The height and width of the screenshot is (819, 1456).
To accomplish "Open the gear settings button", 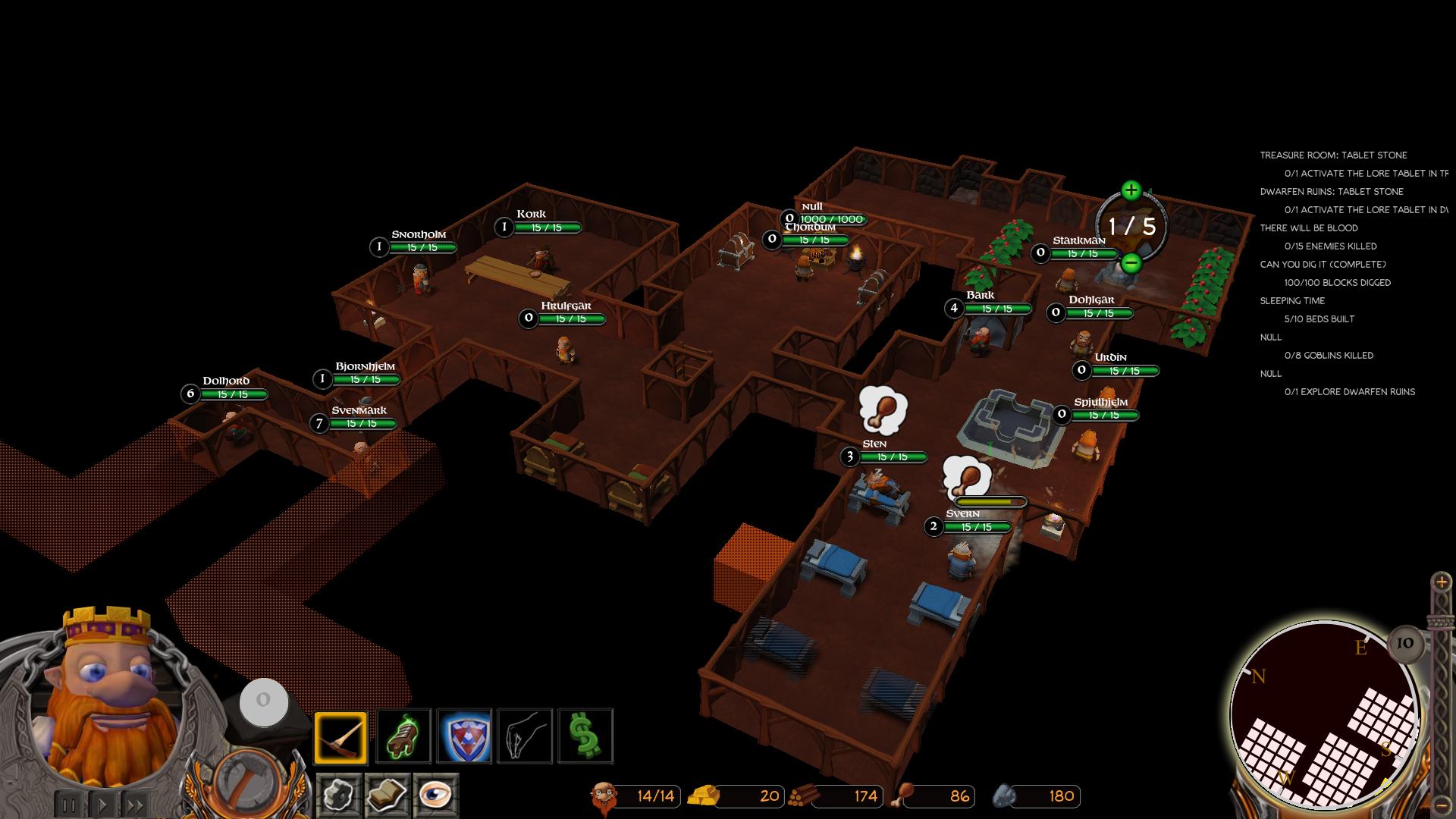I will [x=338, y=795].
